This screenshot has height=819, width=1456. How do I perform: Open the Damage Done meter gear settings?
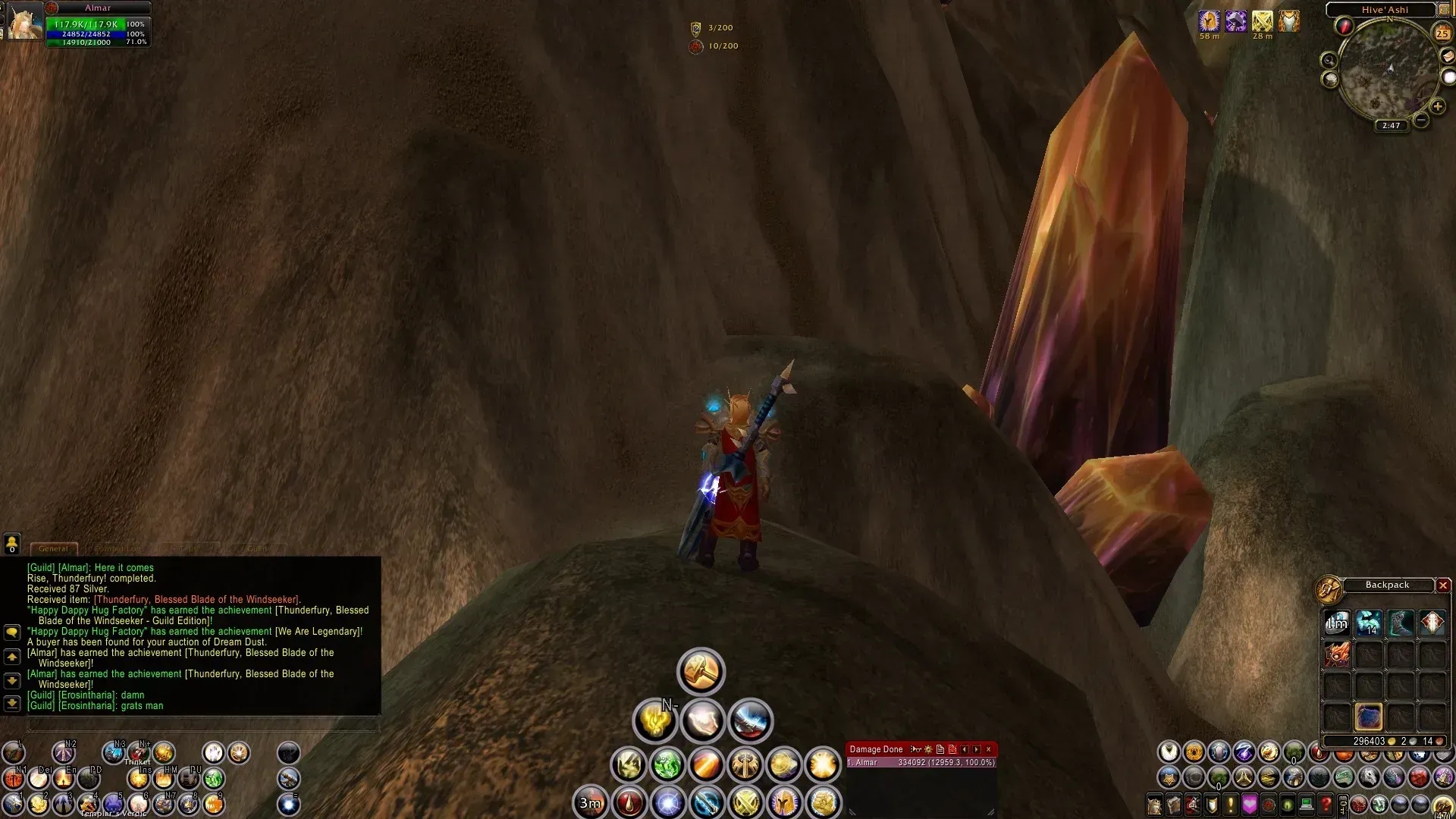(928, 749)
